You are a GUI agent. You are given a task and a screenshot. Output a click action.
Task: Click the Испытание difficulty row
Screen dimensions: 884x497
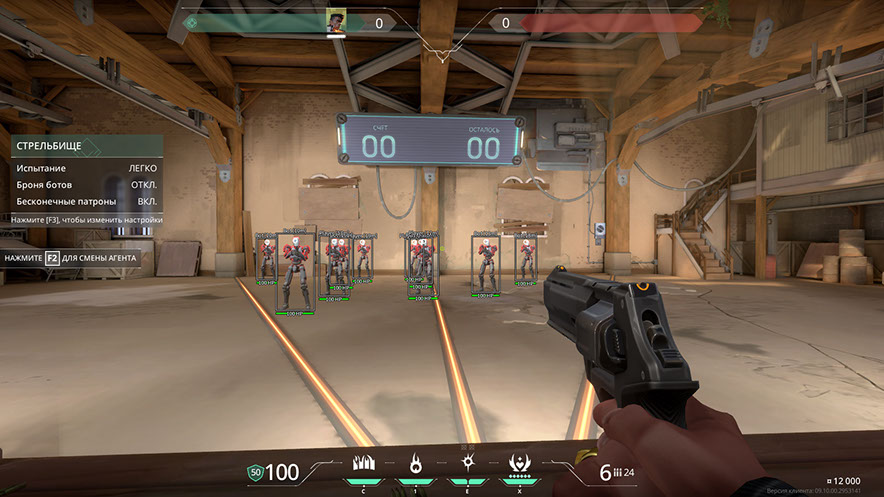[x=86, y=168]
